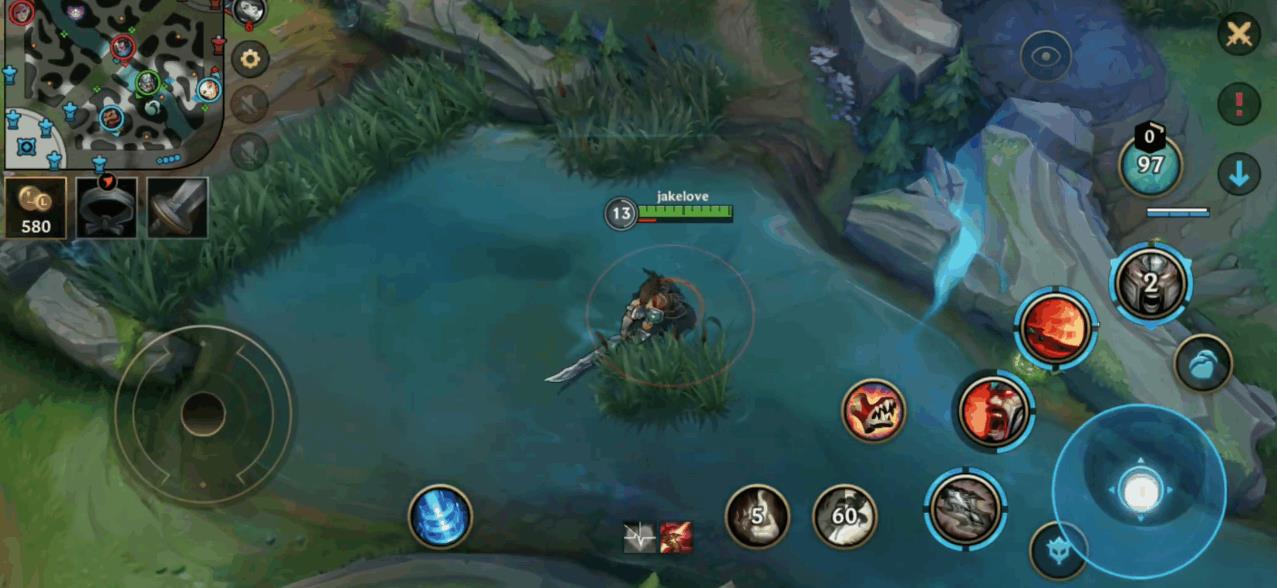Buy the recommended dark belt item
Screen dimensions: 1277x588
[107, 208]
